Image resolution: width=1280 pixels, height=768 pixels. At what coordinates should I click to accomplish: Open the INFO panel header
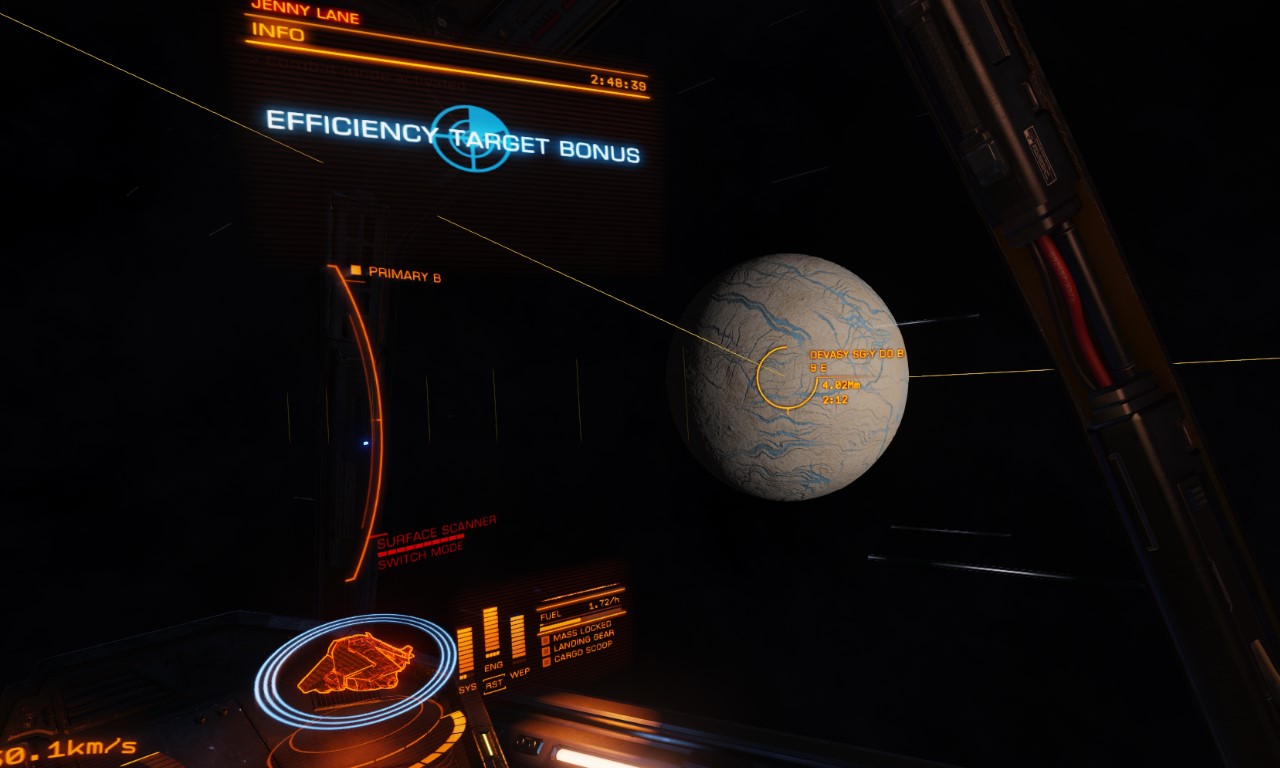[265, 31]
